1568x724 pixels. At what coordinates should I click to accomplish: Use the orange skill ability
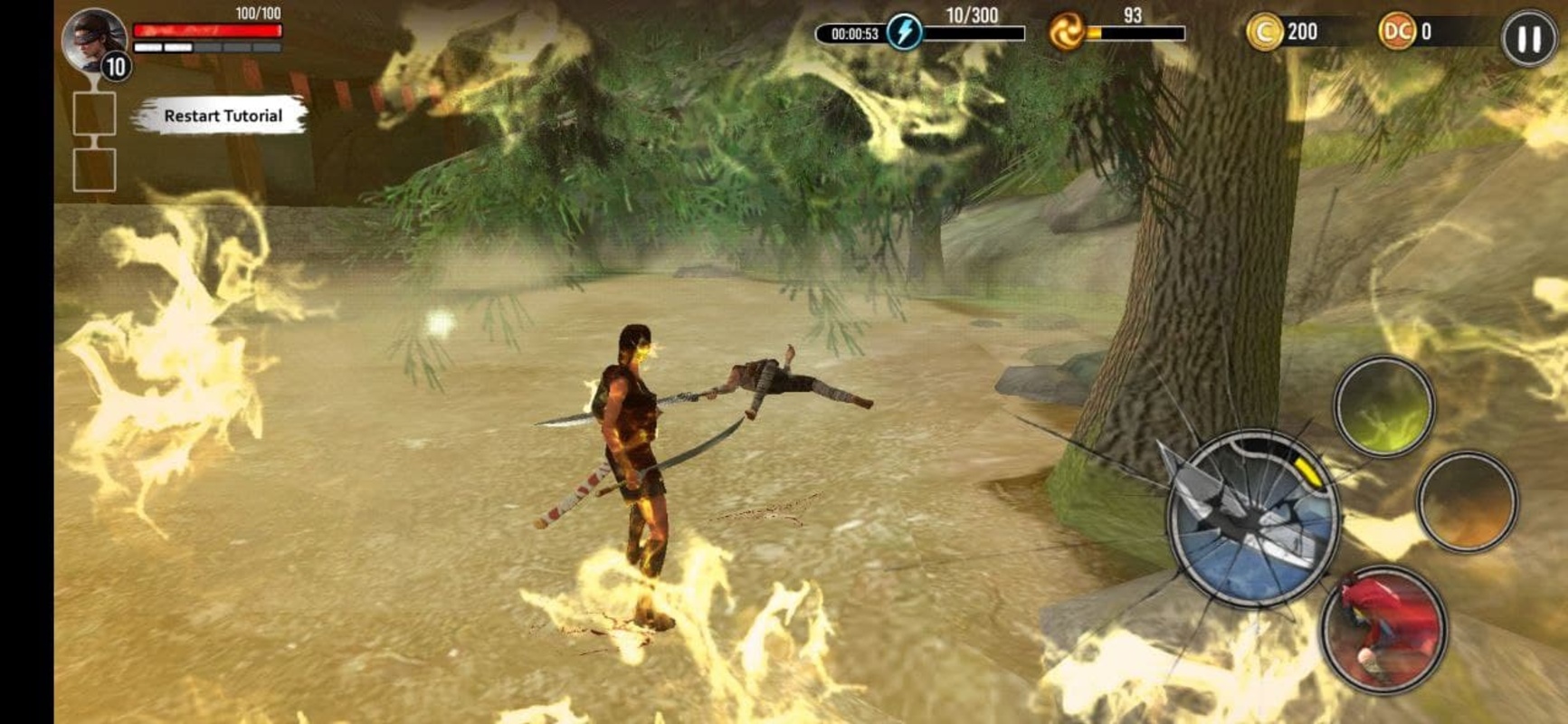1466,501
